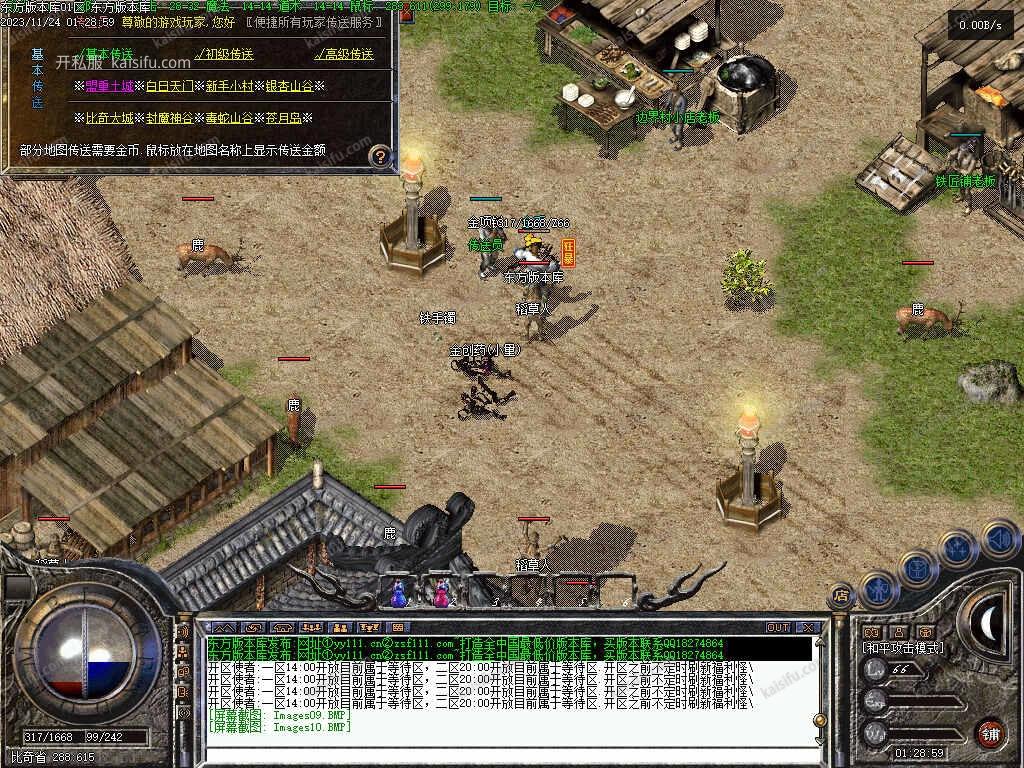Screen dimensions: 1024x768
Task: Choose the 封魔神谷 destination
Action: tap(170, 118)
